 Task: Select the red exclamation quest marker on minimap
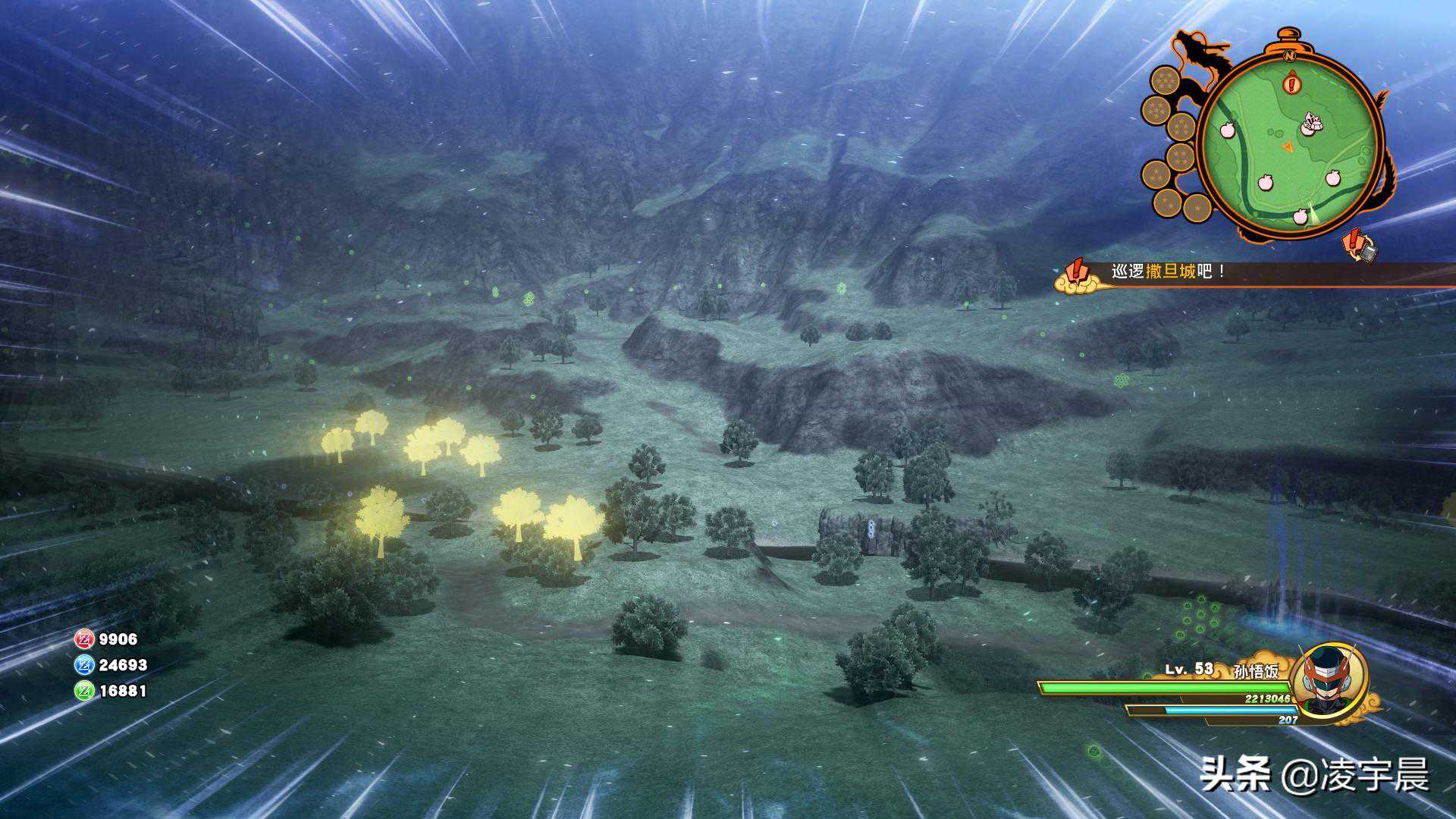pyautogui.click(x=1291, y=83)
